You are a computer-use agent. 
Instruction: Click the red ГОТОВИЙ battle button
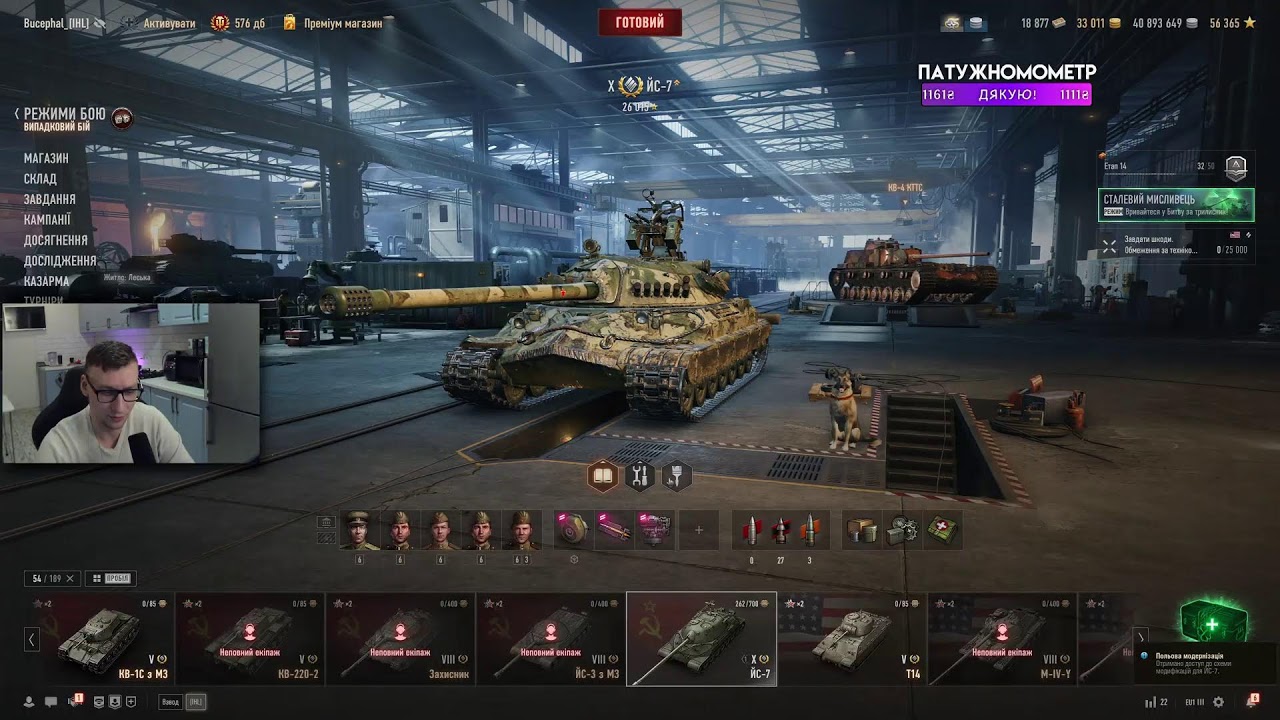pos(640,22)
